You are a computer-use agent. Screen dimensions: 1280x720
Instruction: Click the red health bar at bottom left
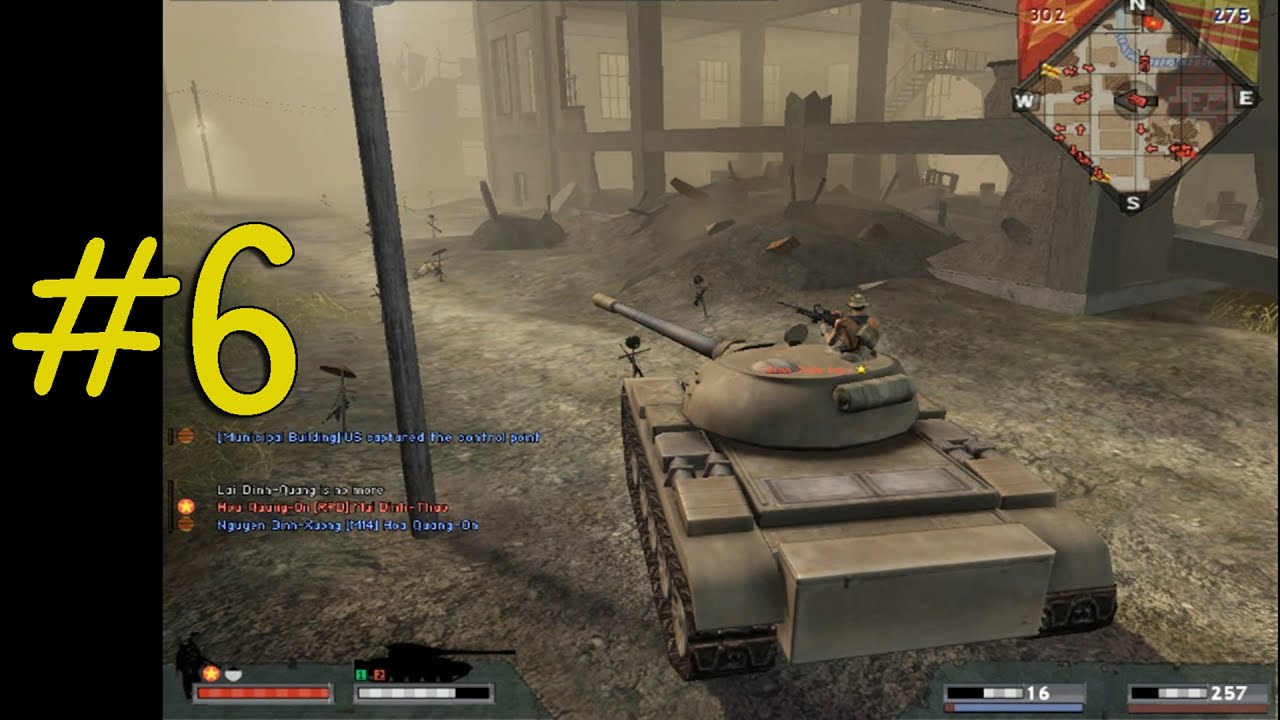(260, 693)
